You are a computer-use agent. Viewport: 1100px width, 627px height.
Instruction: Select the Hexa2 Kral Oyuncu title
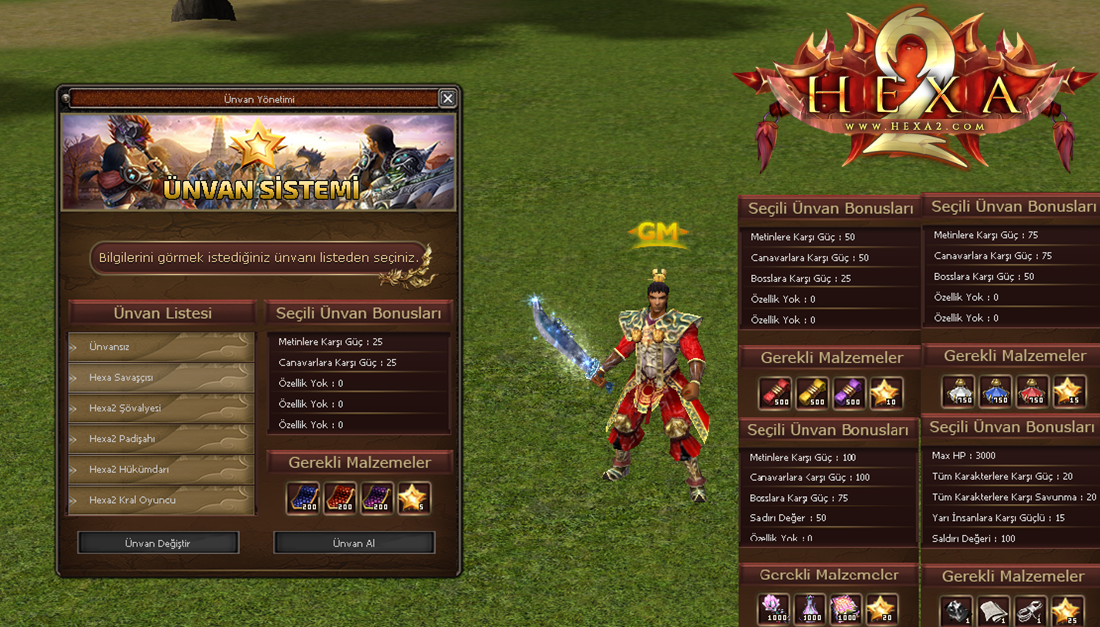[160, 500]
